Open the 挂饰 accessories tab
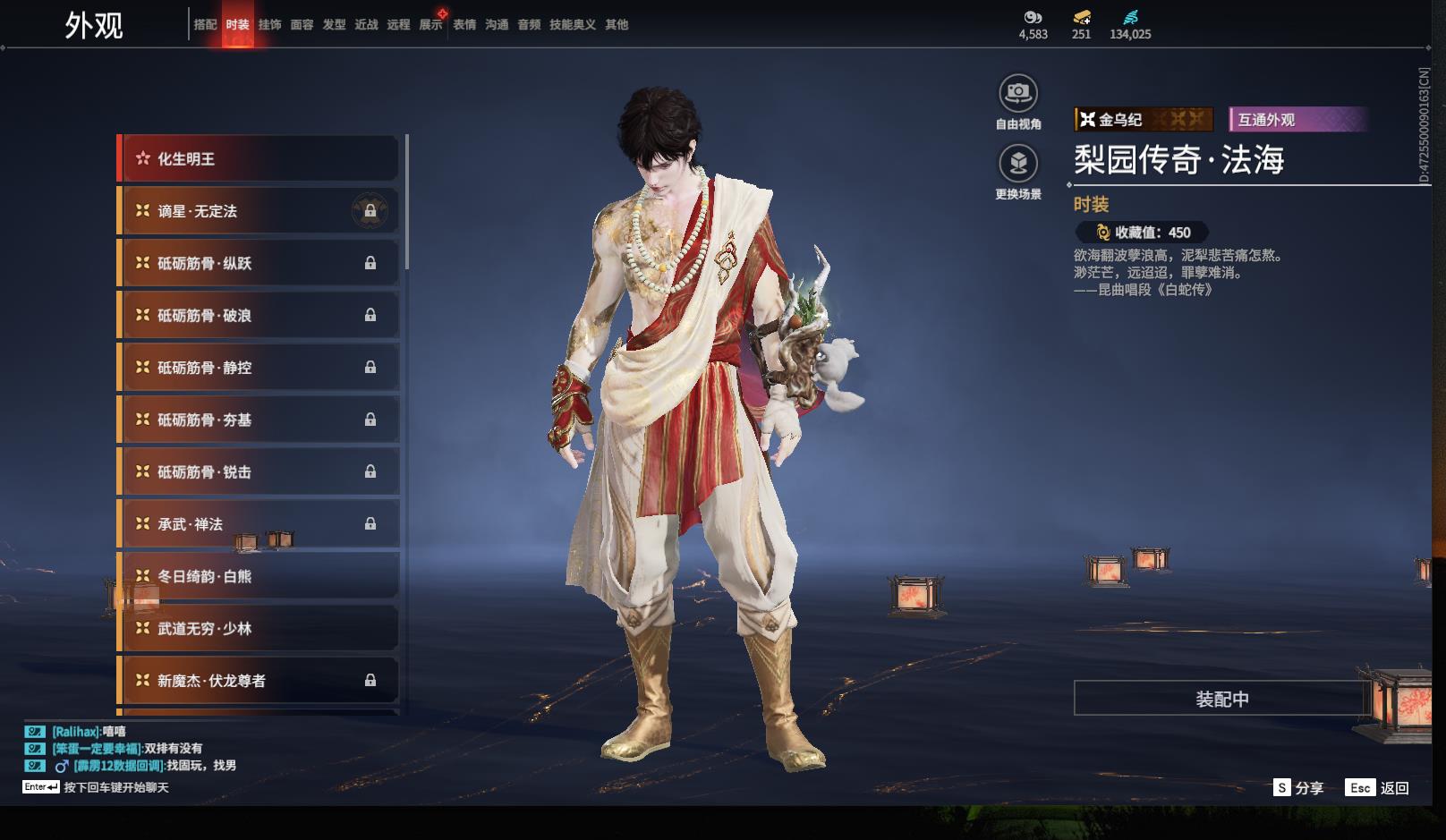This screenshot has width=1446, height=840. [269, 25]
